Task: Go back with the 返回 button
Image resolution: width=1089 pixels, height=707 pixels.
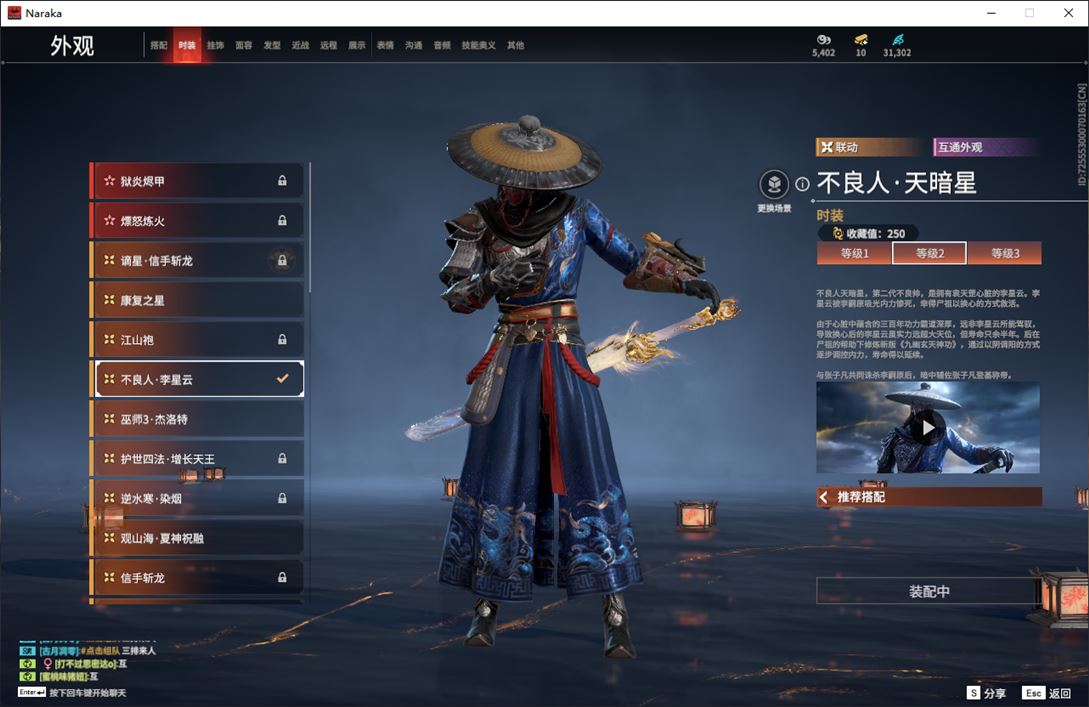Action: click(1047, 693)
